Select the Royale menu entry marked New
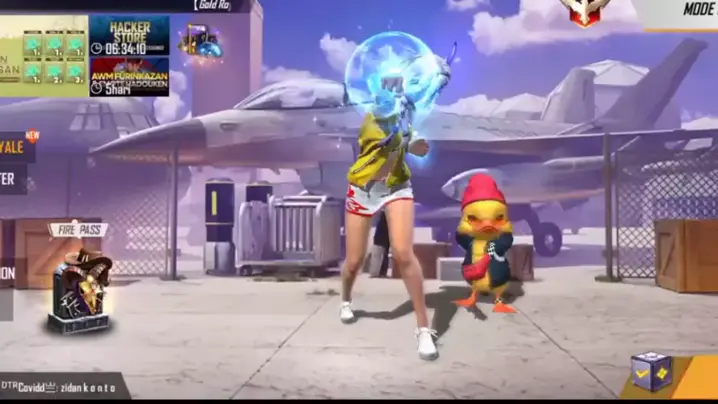The height and width of the screenshot is (404, 718). coord(17,147)
